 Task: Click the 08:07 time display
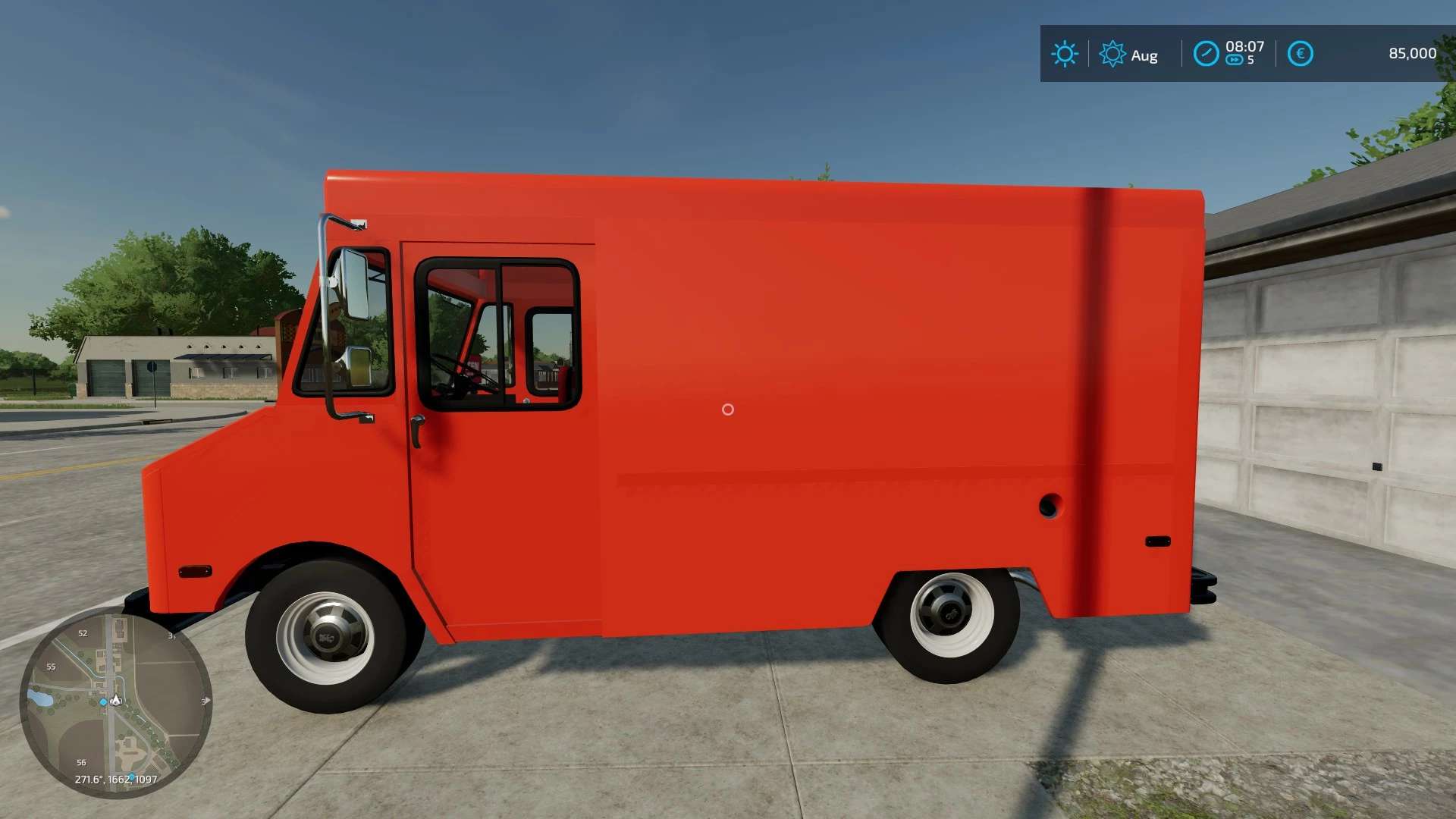(x=1246, y=46)
